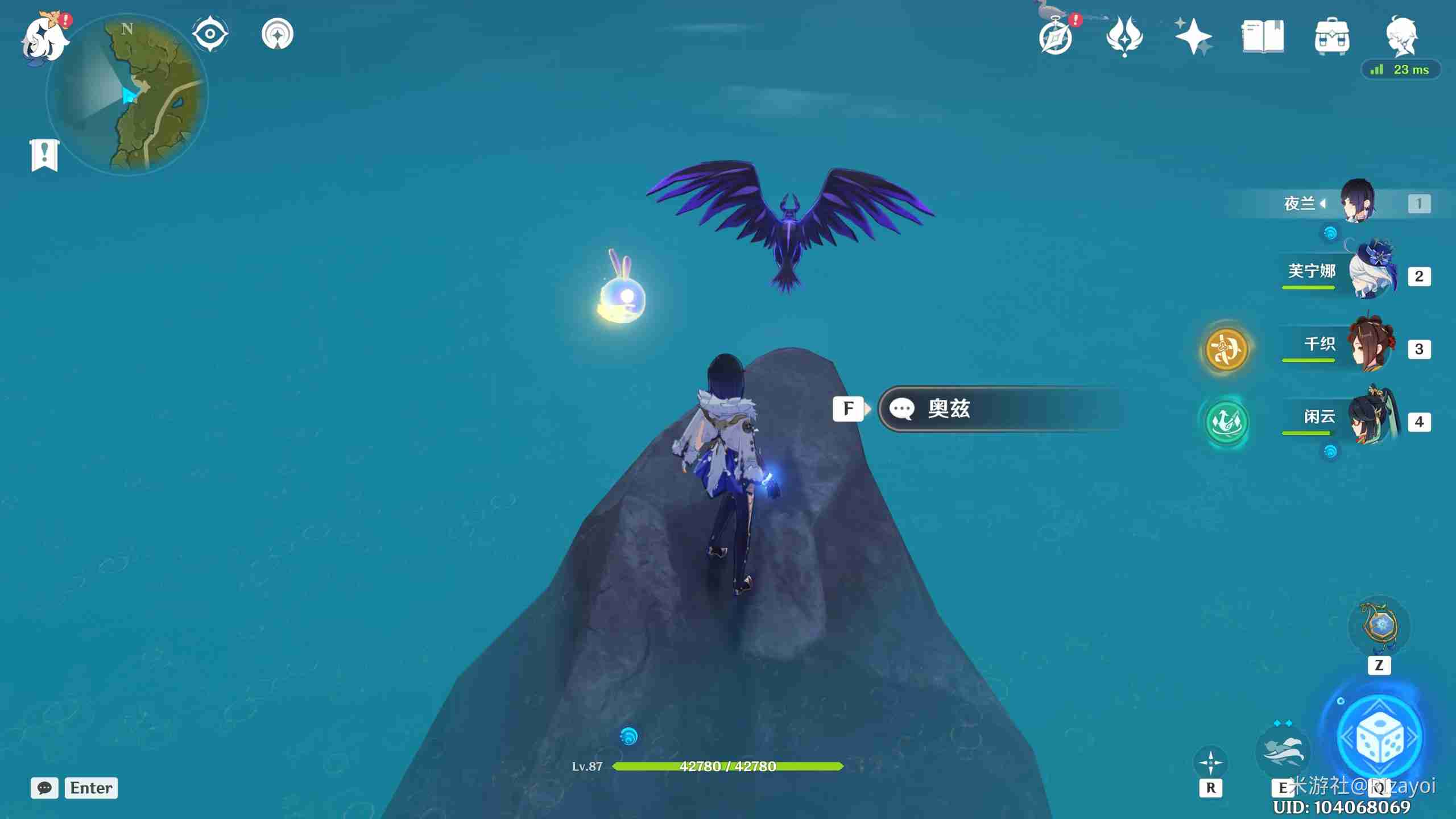Open the quest navigation exclamation banner
Viewport: 1456px width, 819px height.
coord(44,154)
